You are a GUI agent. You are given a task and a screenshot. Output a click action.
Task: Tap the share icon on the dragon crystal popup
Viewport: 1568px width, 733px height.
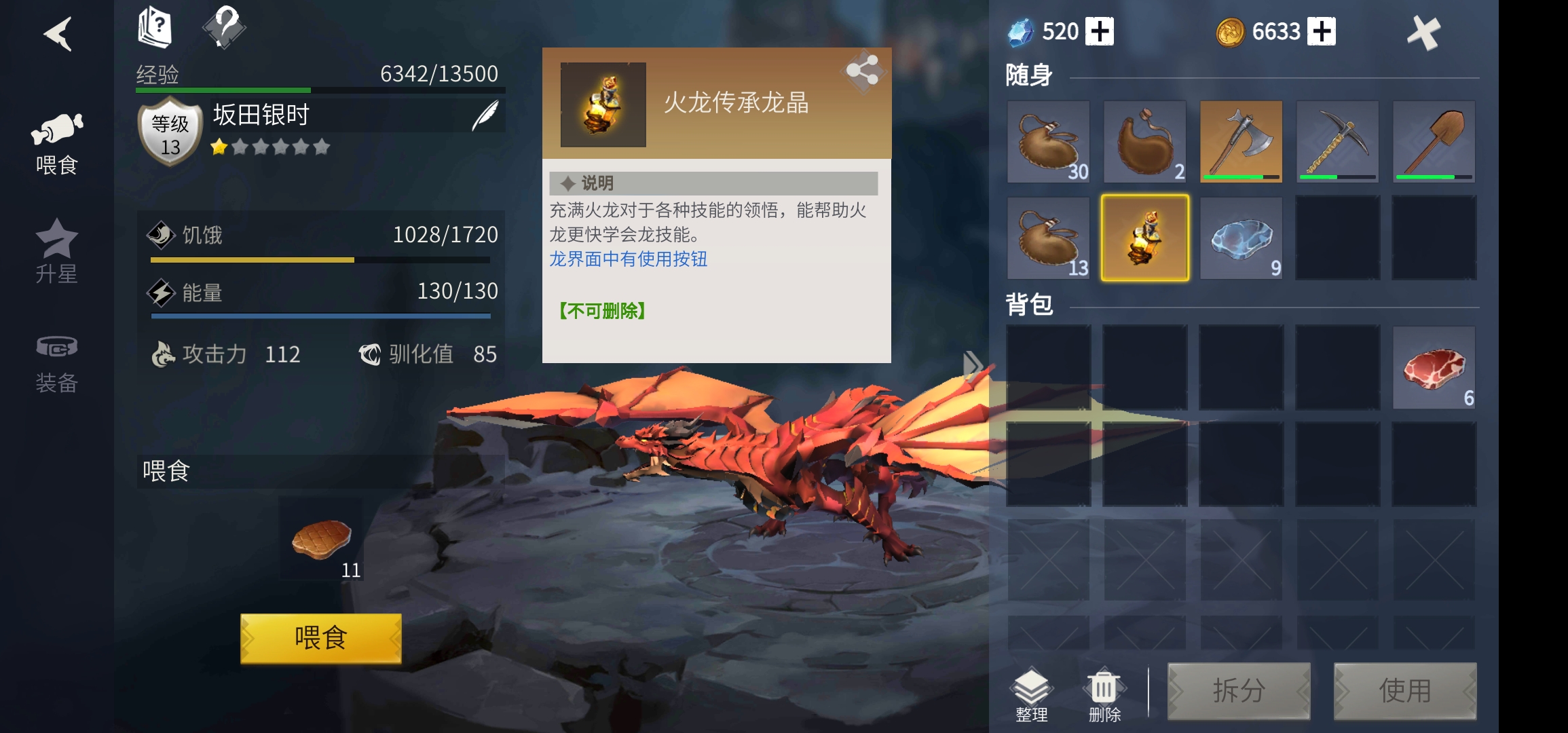point(863,73)
